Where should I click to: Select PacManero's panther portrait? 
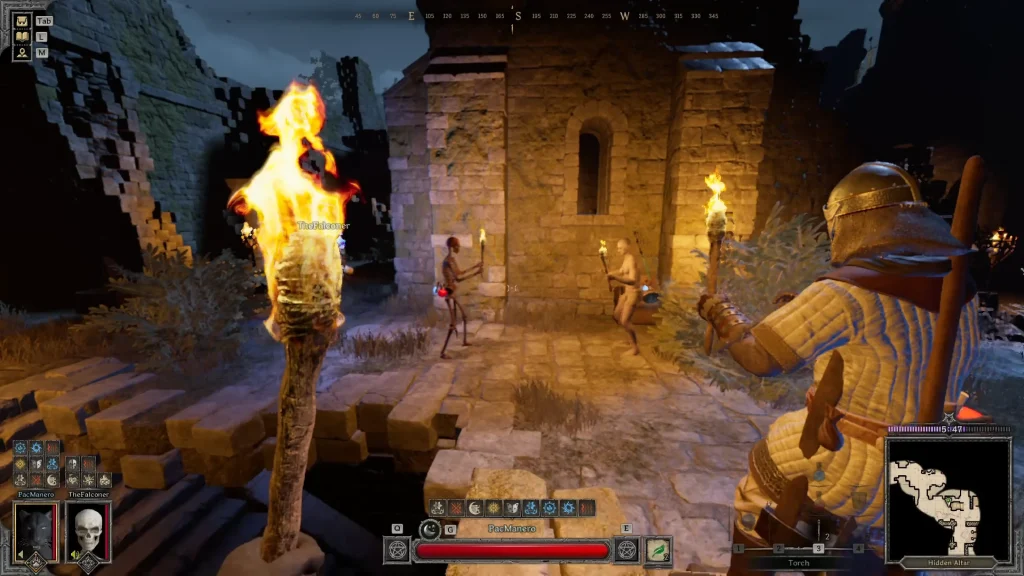(35, 531)
